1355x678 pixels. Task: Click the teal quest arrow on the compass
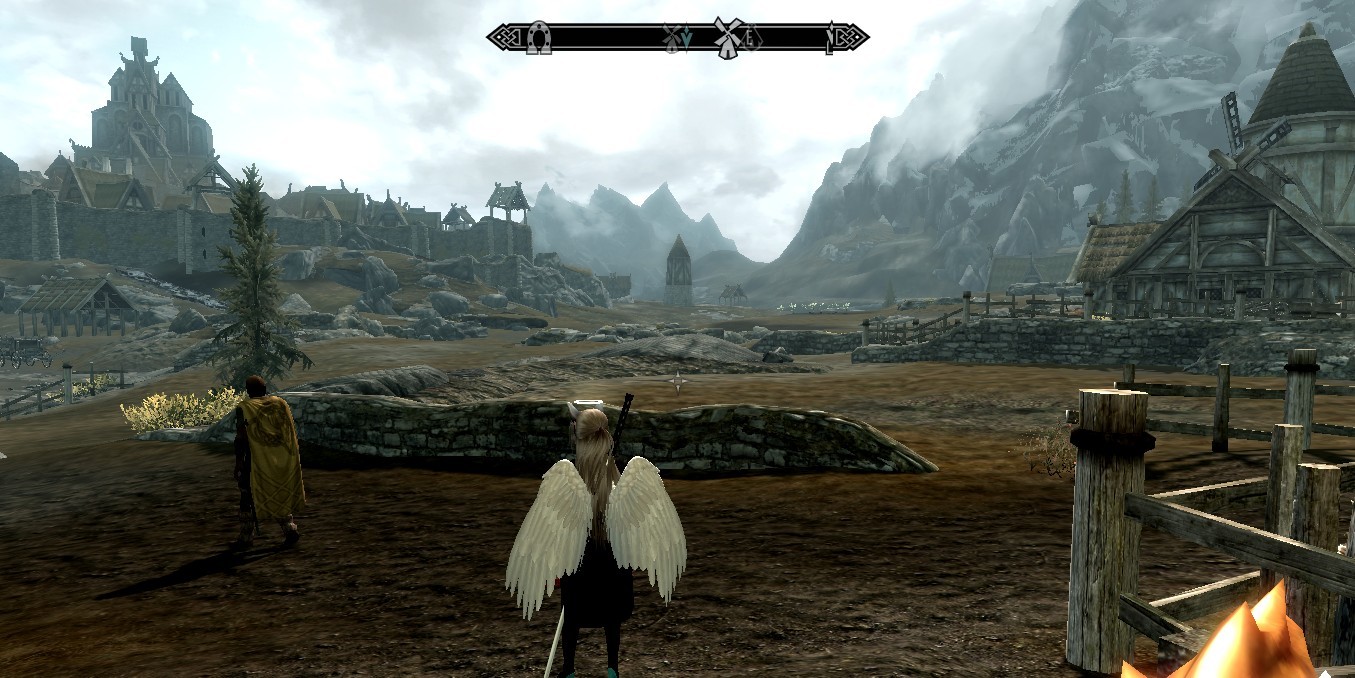pyautogui.click(x=687, y=40)
